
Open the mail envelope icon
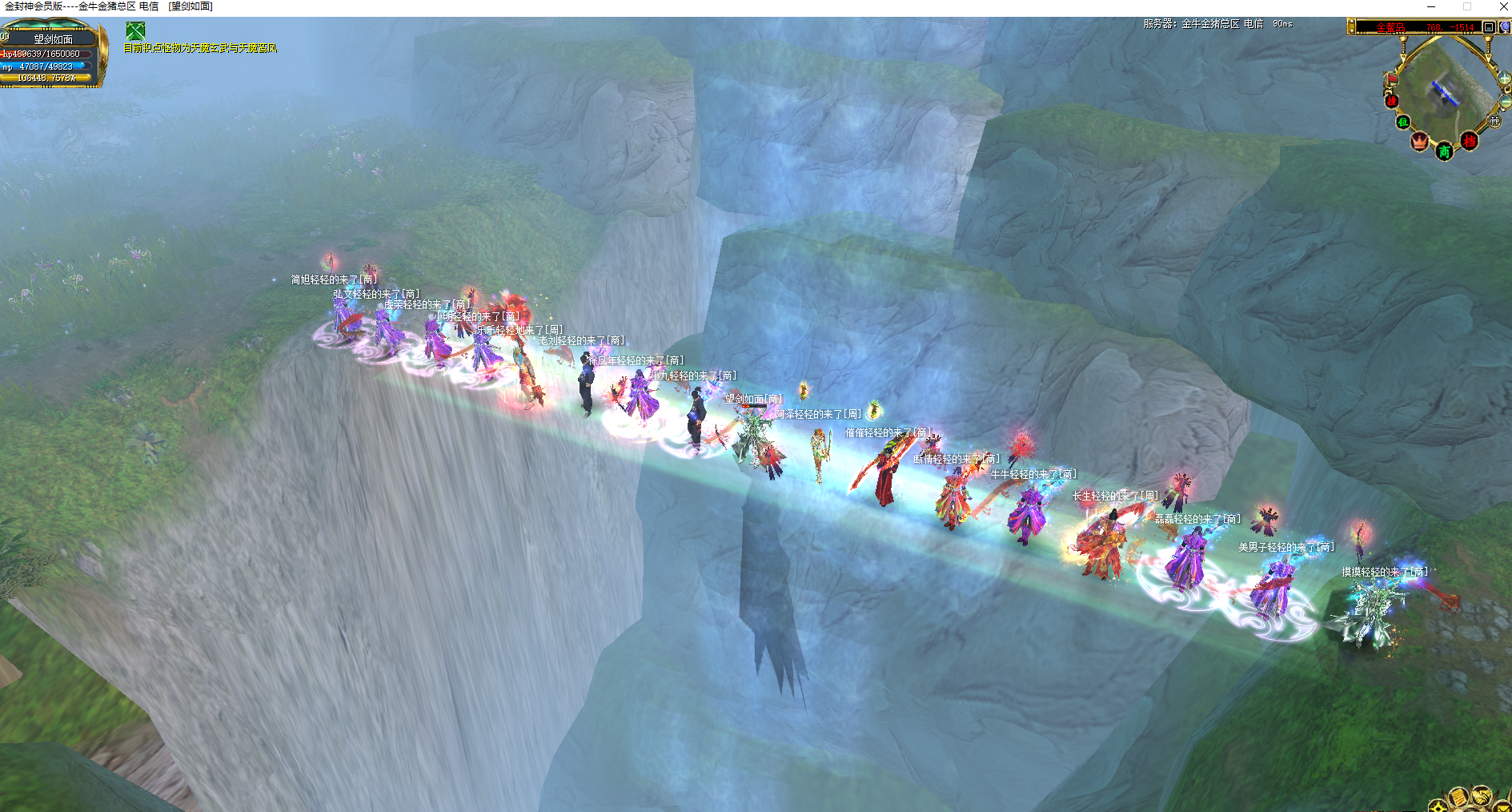tap(1502, 806)
